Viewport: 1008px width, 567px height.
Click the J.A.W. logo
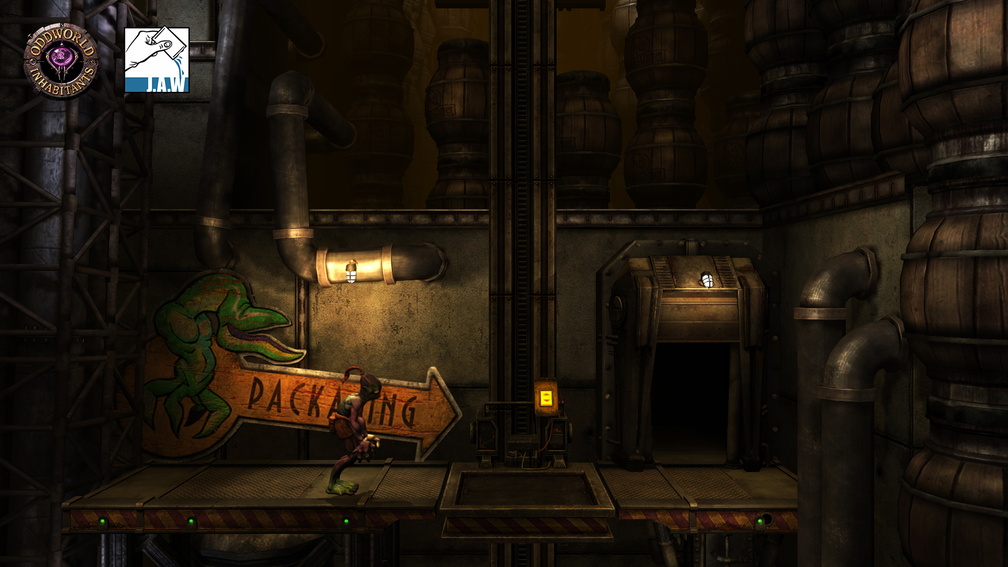pos(156,60)
